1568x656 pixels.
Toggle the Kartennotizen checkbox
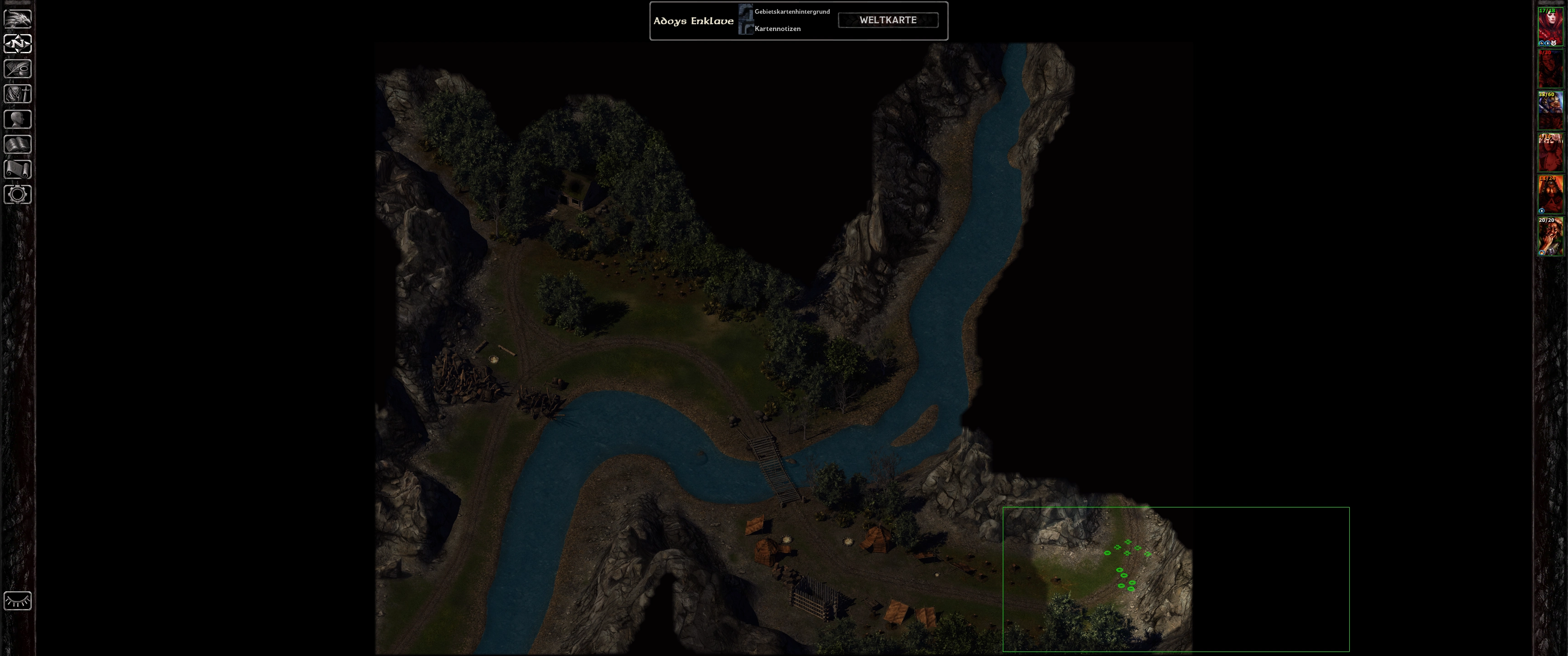746,29
